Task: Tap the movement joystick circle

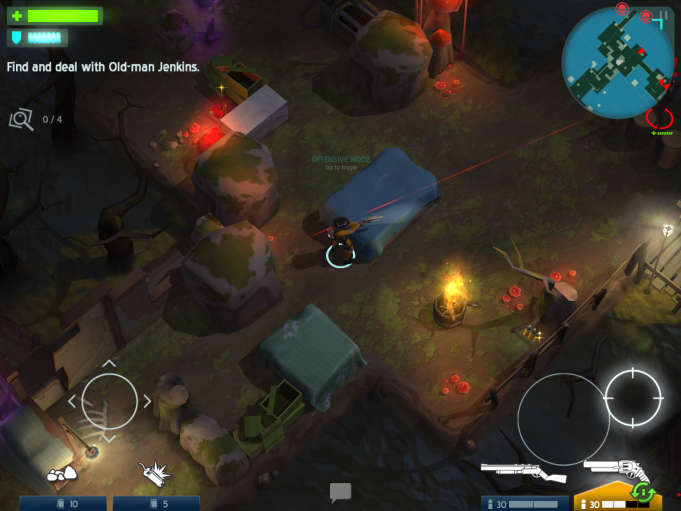Action: point(109,401)
